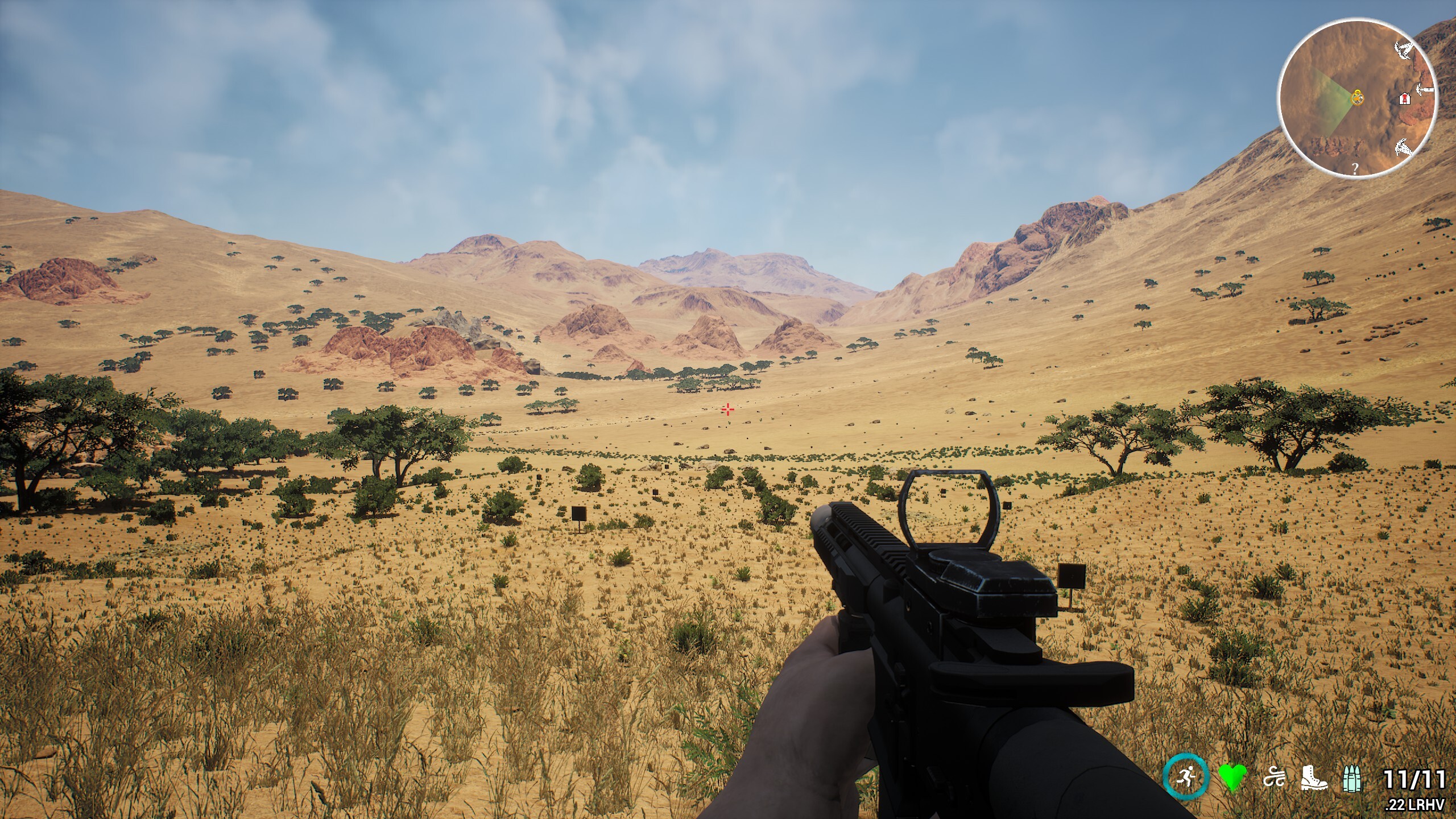Select the bird marker near the minimap top edge
This screenshot has width=1456, height=819.
coord(1404,51)
